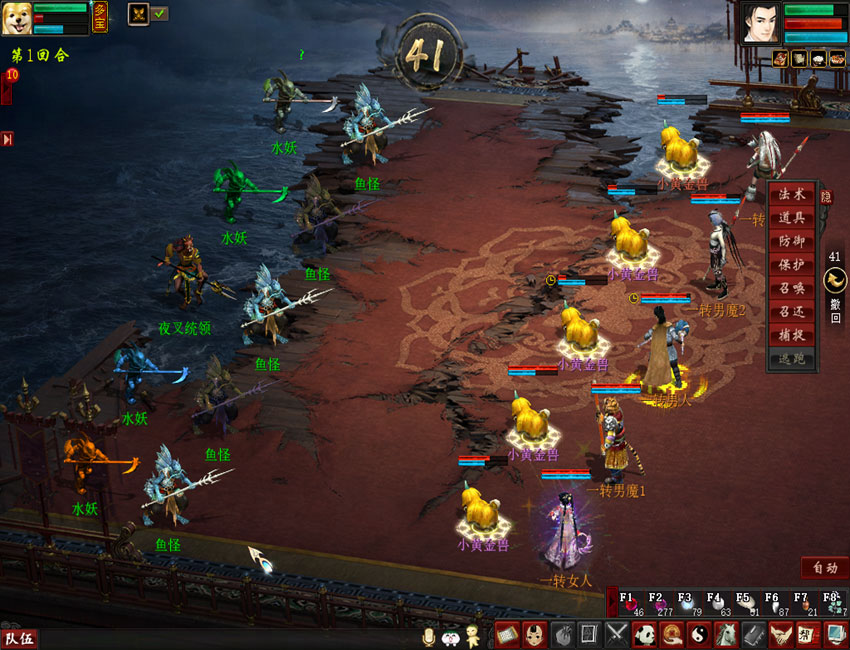Screen dimensions: 850x650
Task: Choose the 法术 spell command
Action: pos(791,196)
